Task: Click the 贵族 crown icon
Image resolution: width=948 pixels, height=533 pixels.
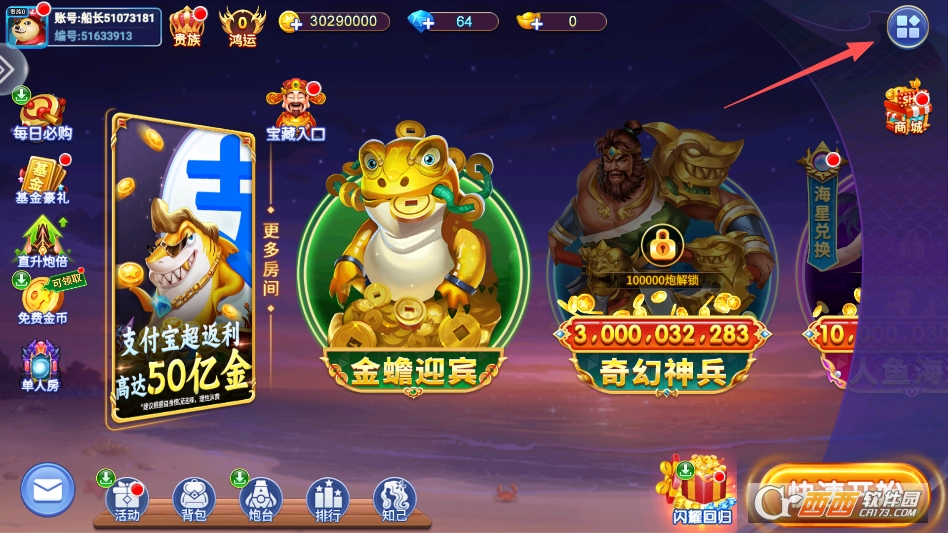Action: [x=187, y=24]
